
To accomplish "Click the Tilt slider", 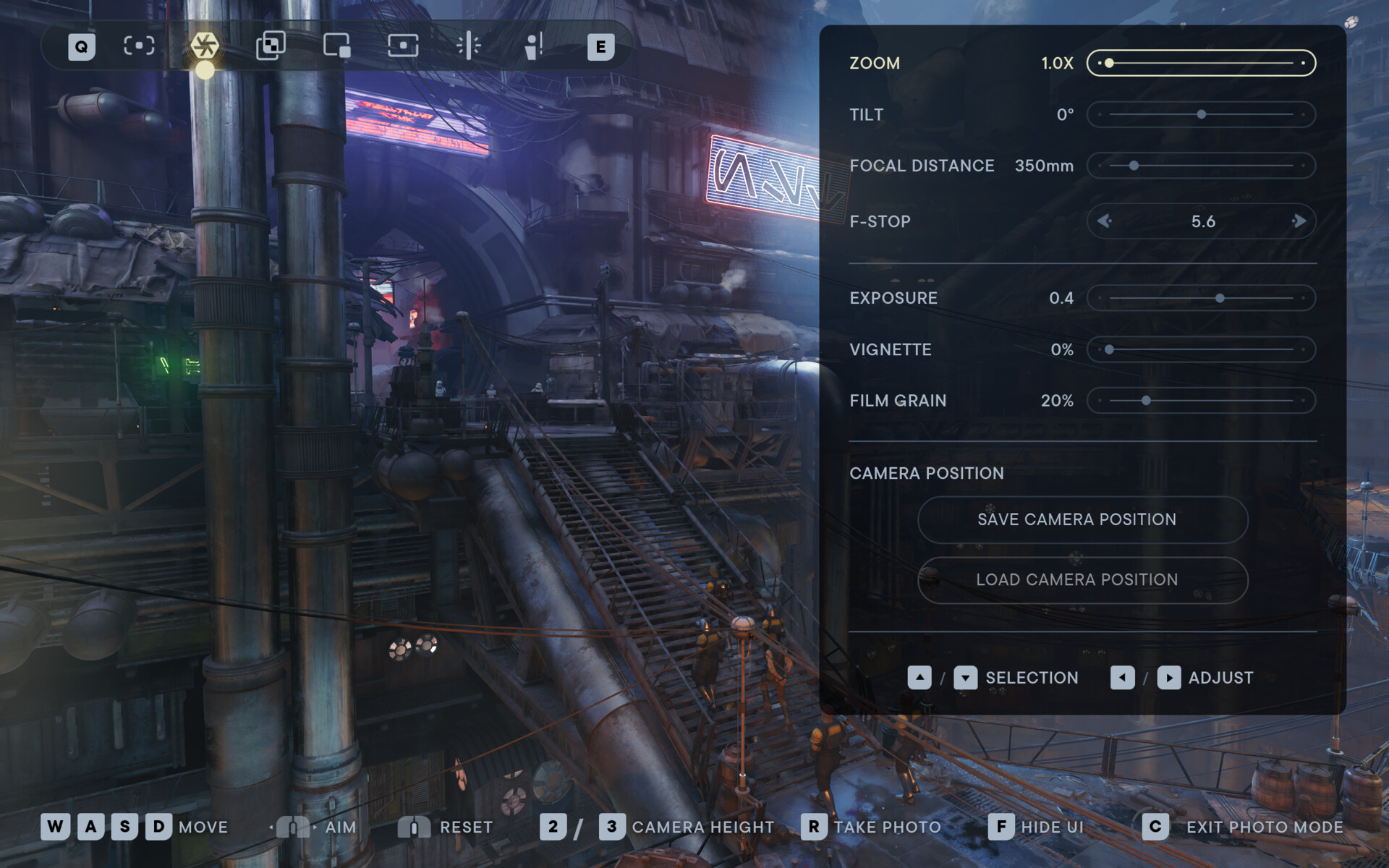I will click(x=1201, y=114).
